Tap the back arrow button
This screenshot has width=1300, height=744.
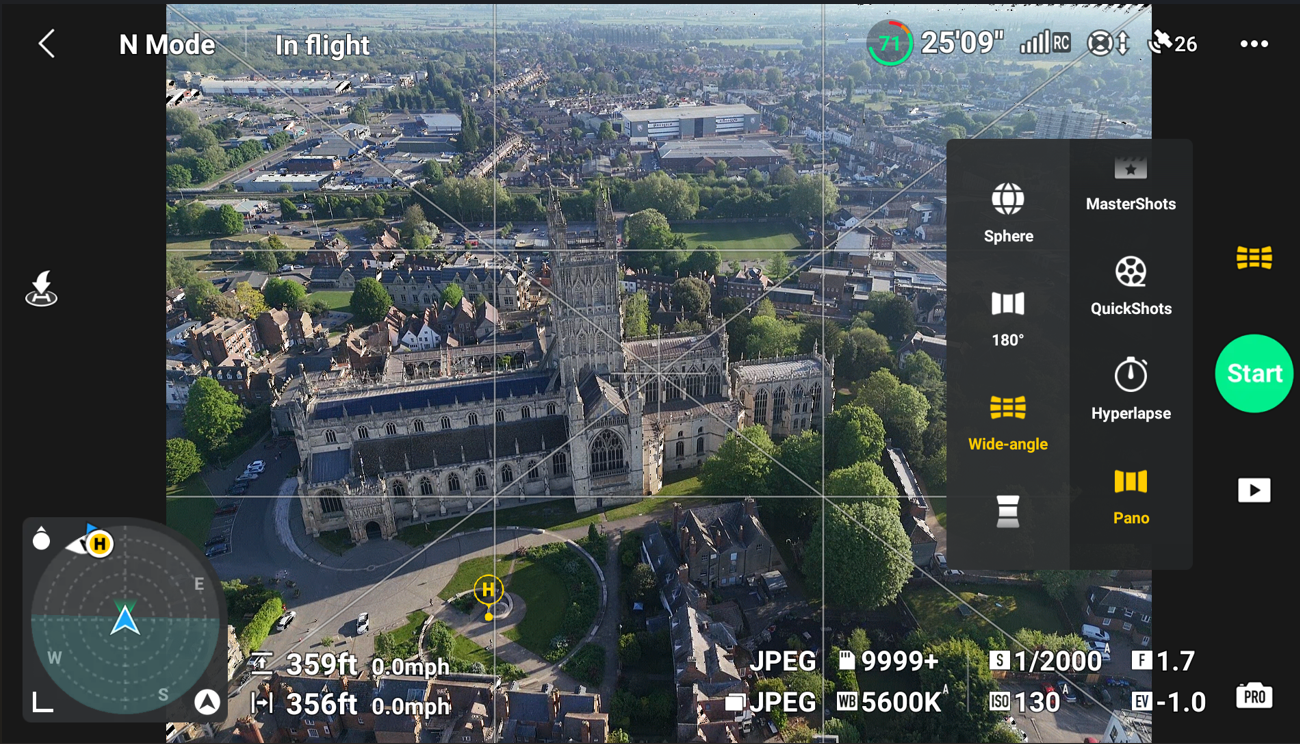coord(47,44)
